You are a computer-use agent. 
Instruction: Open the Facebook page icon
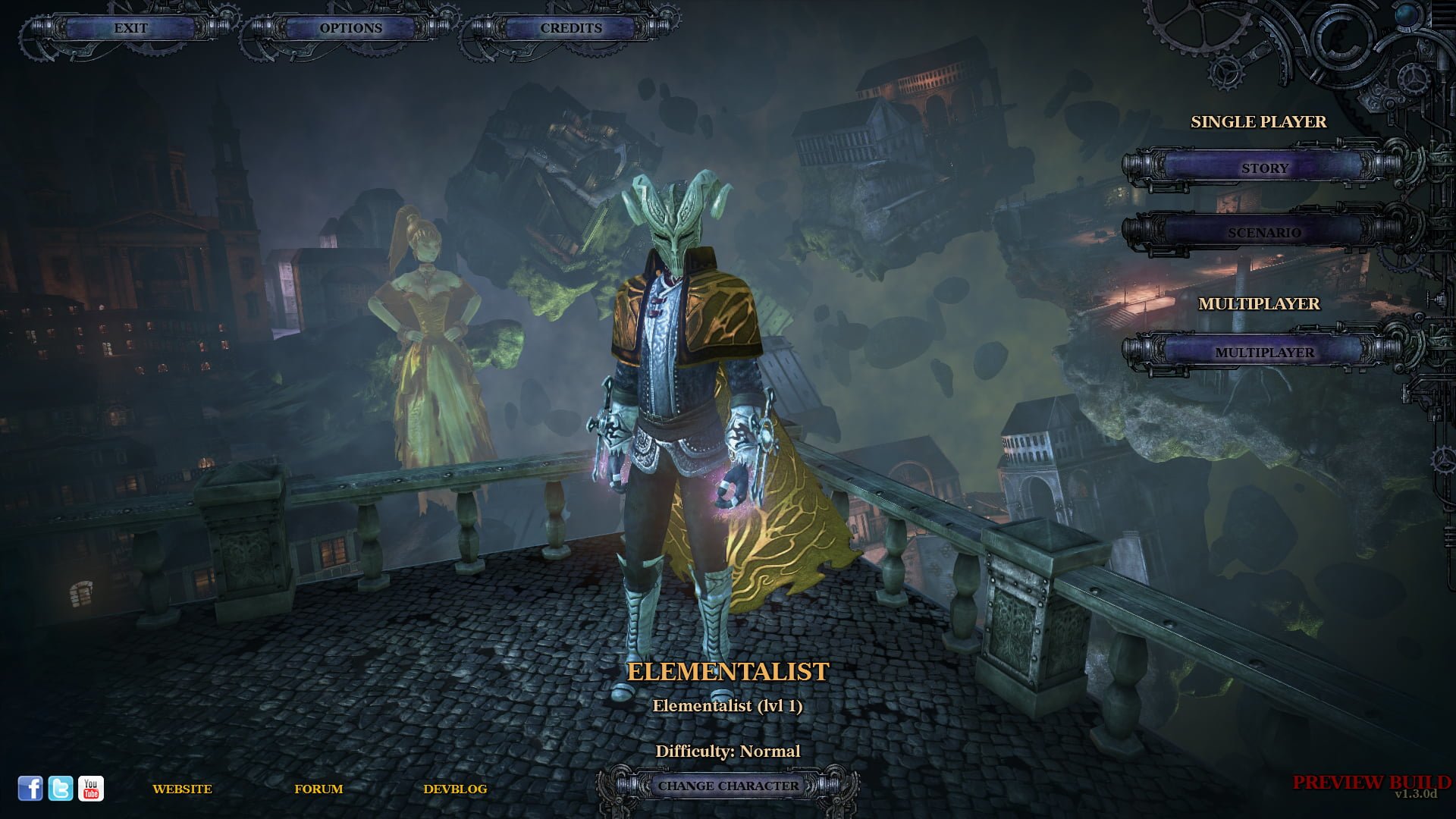31,789
